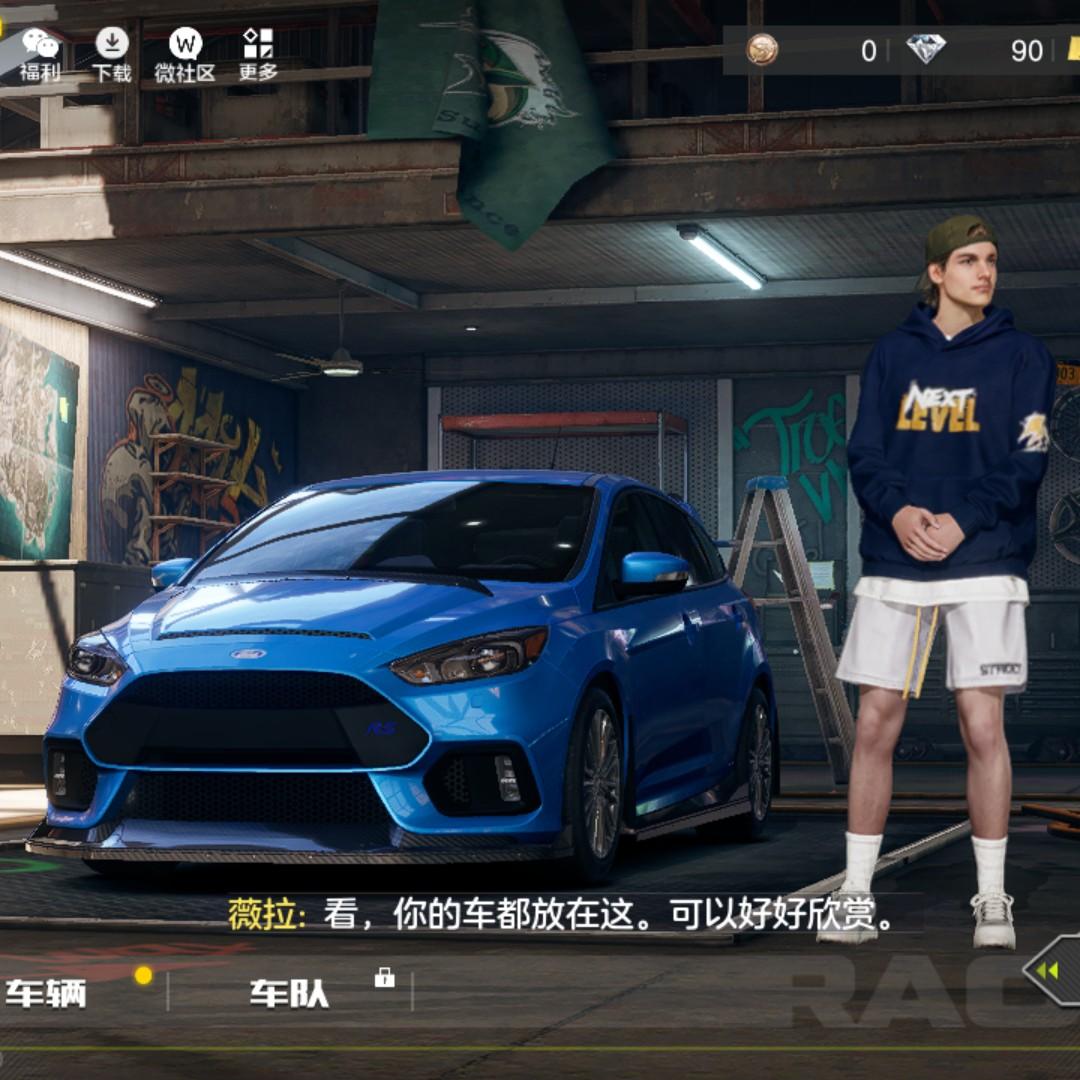Open the 微社区 community icon

pos(185,54)
